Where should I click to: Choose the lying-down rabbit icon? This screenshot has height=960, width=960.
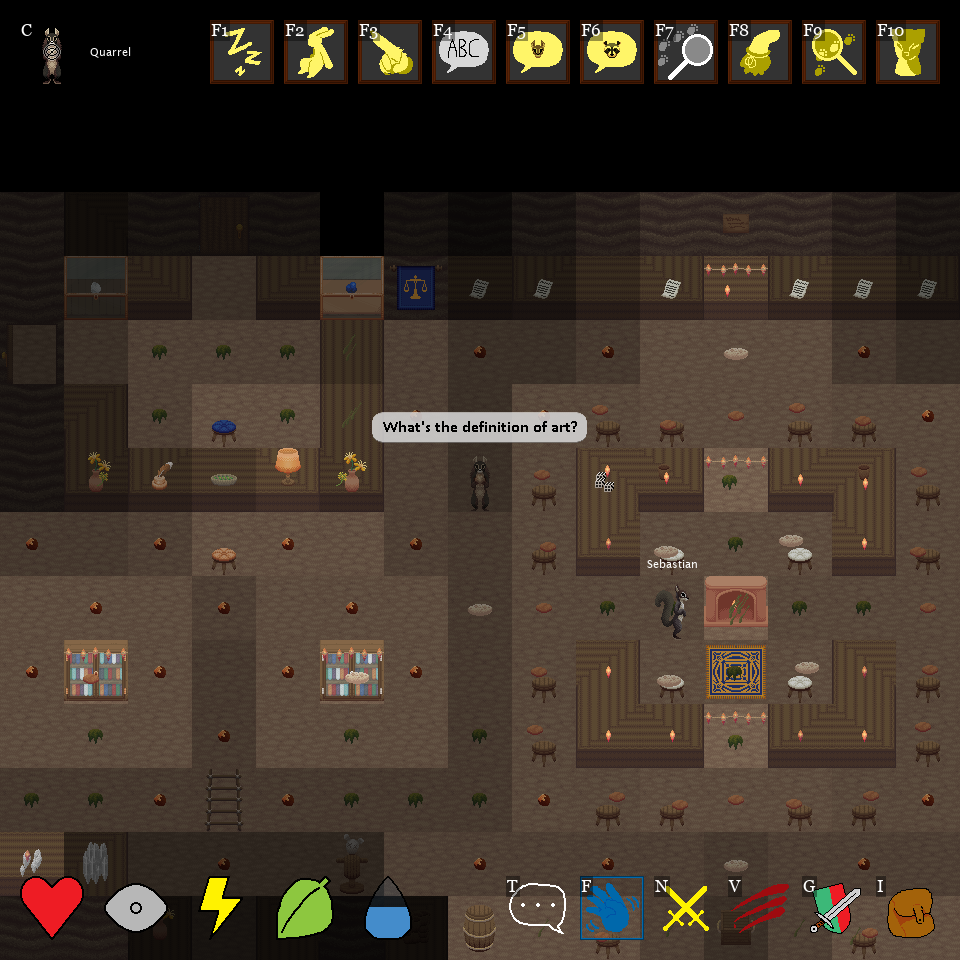pyautogui.click(x=389, y=52)
